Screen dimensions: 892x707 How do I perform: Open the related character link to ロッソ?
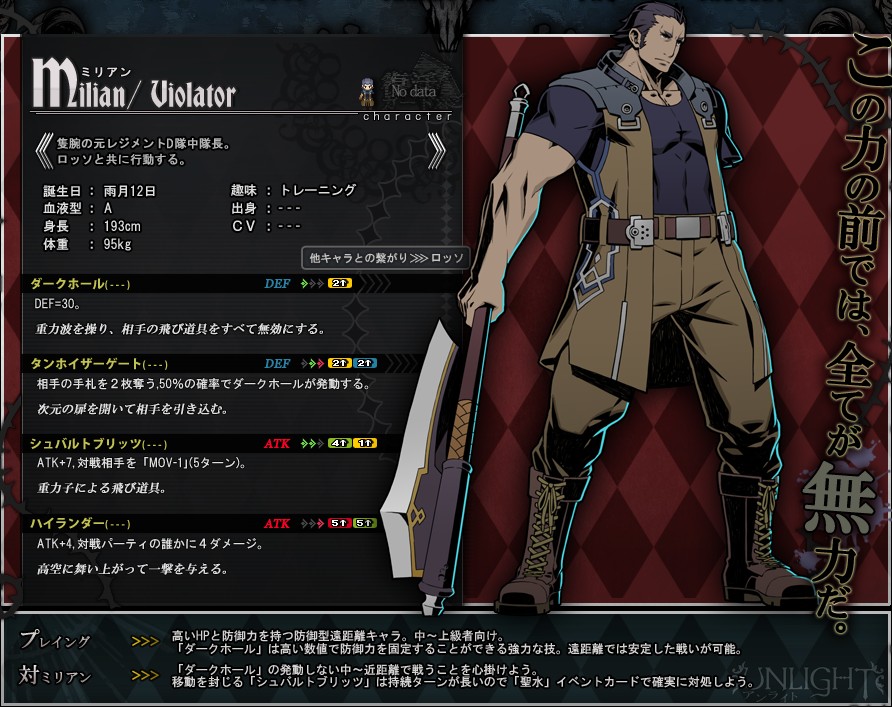pos(385,258)
